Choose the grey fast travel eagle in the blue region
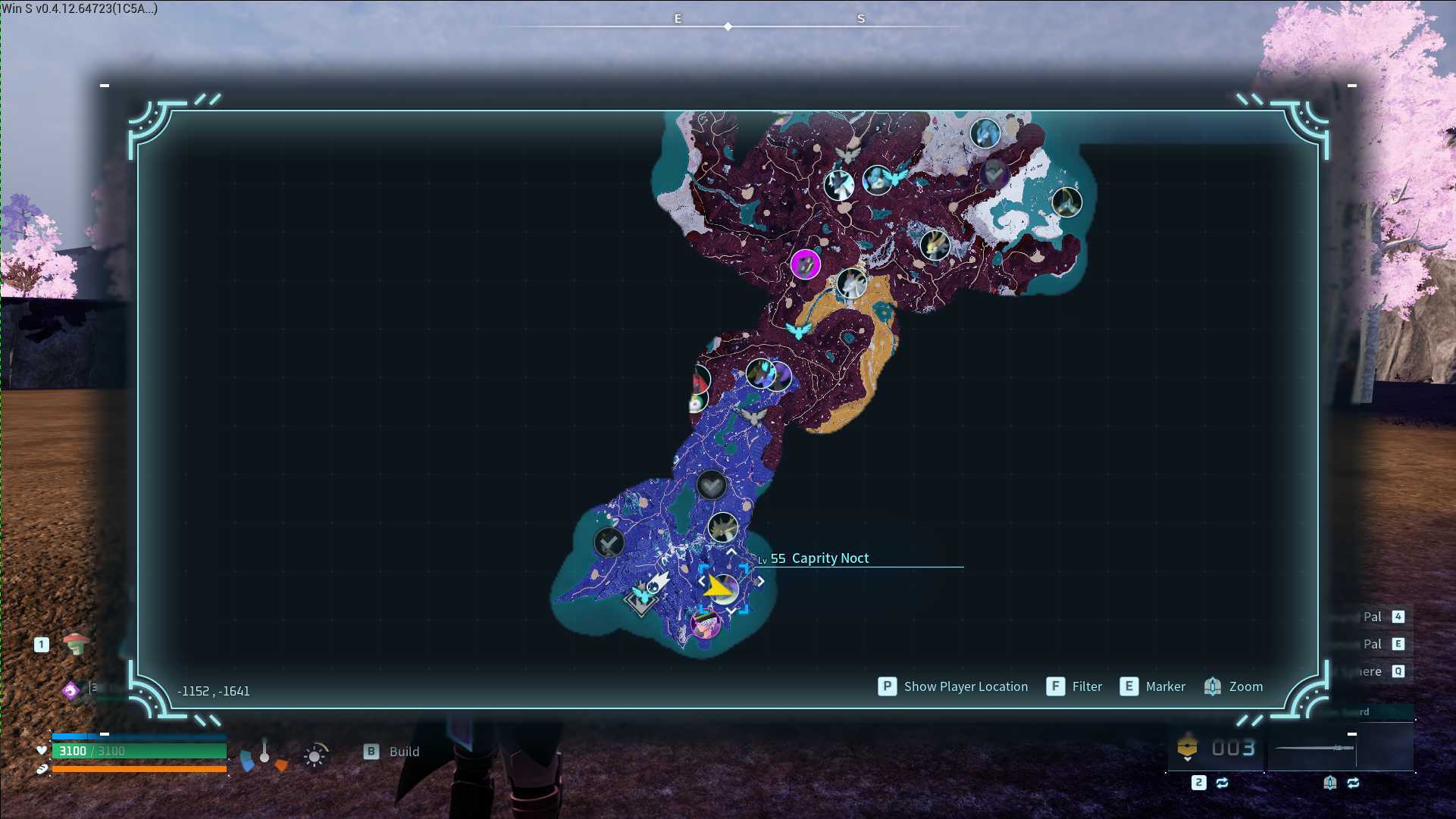Screen dimensions: 1456x819 [753, 416]
